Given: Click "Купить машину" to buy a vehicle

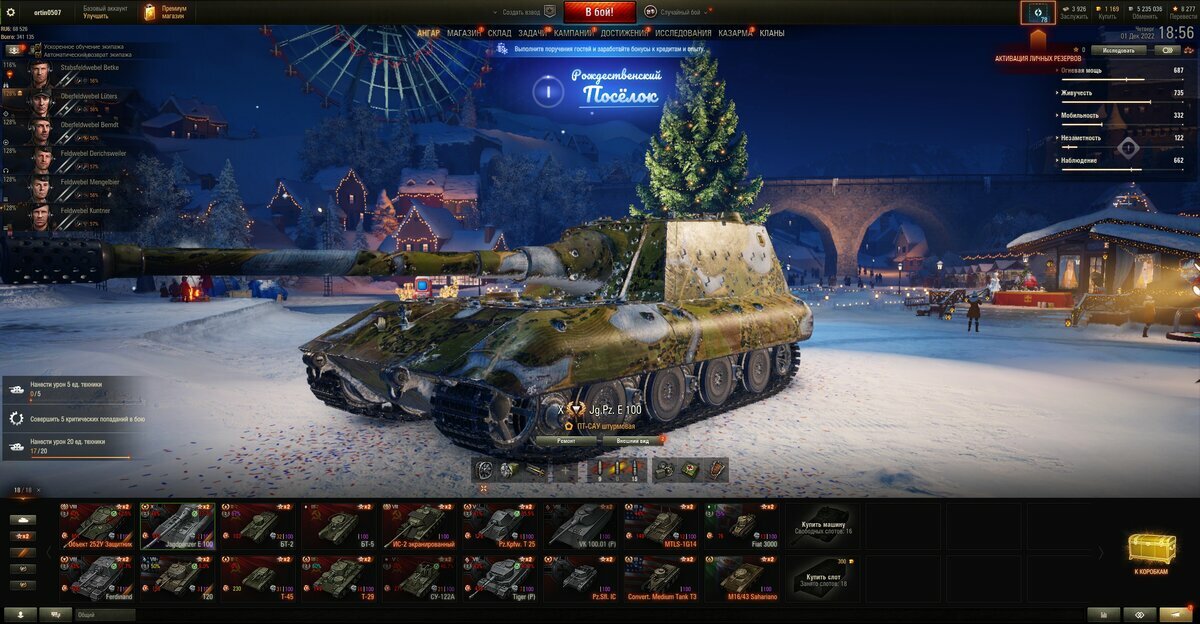Looking at the screenshot, I should tap(823, 525).
